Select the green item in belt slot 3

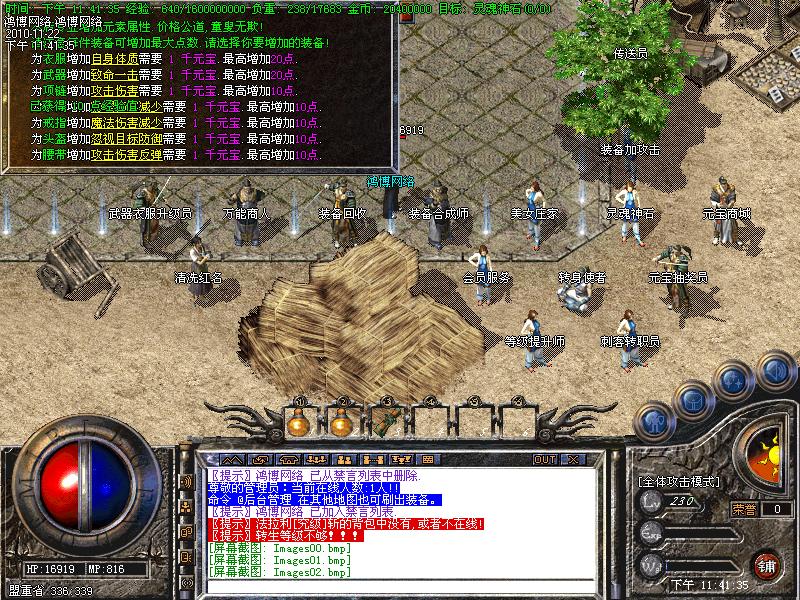click(388, 422)
